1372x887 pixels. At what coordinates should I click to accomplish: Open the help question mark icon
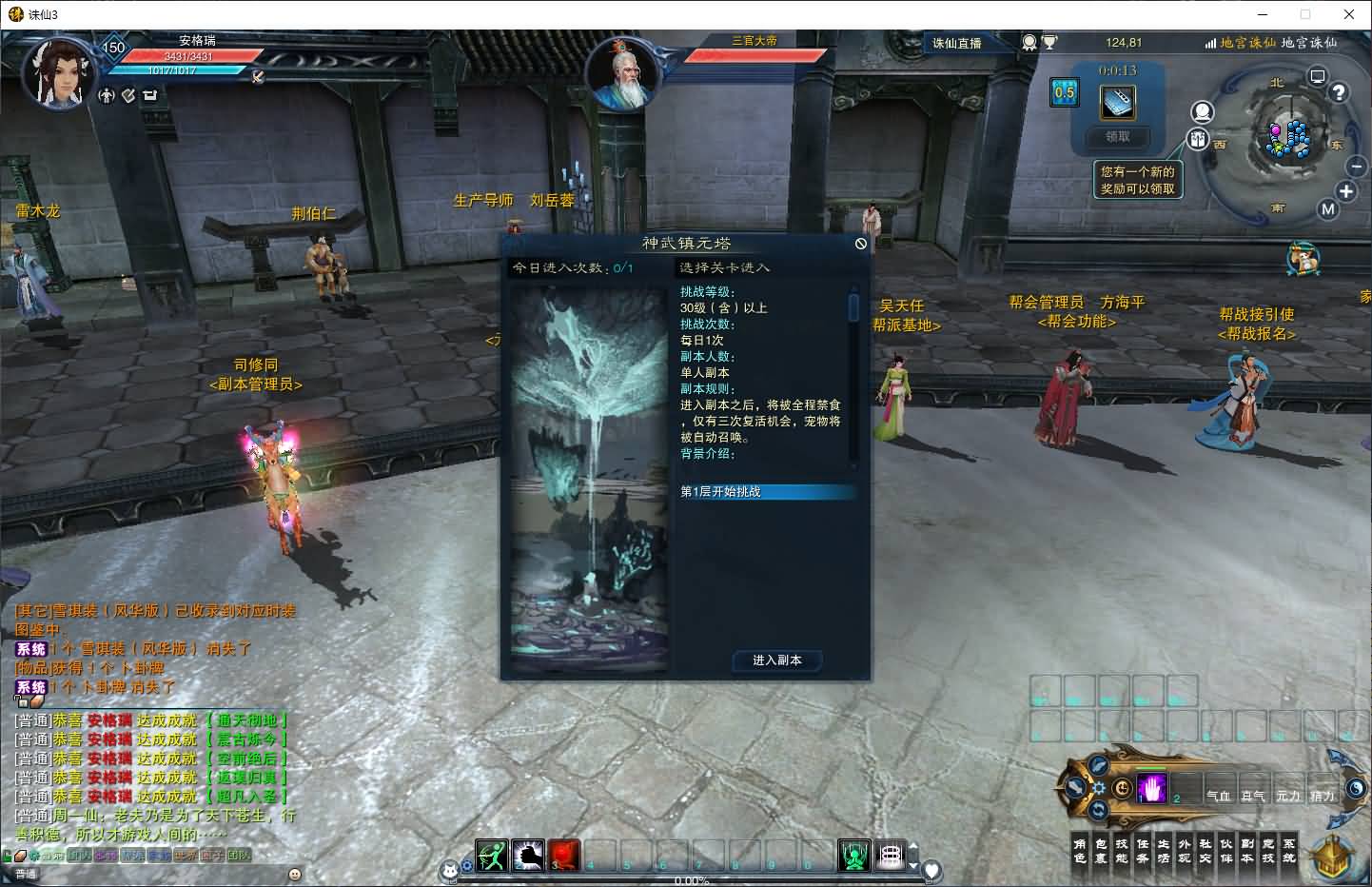tap(1339, 92)
